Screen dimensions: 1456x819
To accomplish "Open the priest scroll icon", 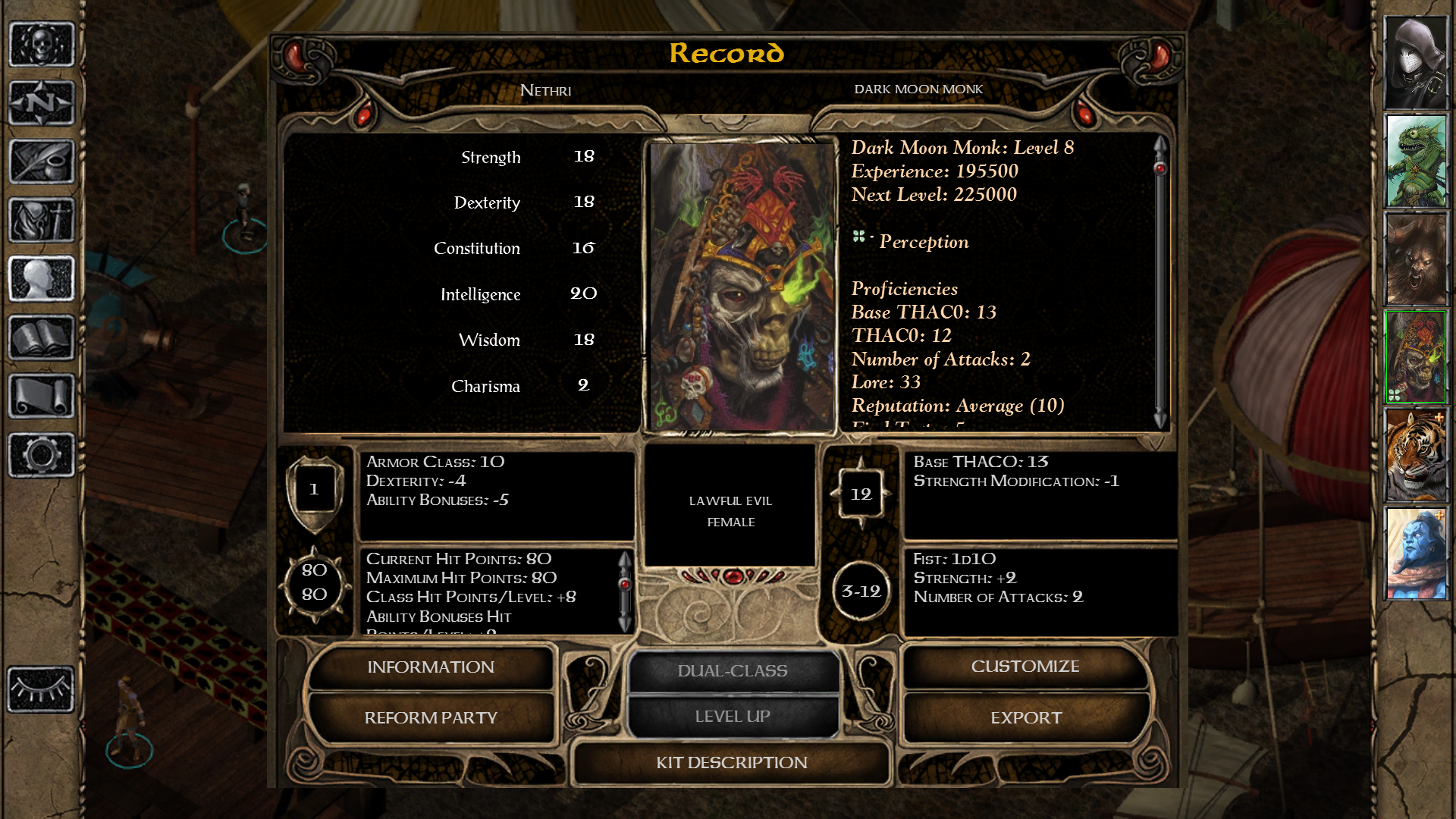I will (42, 396).
